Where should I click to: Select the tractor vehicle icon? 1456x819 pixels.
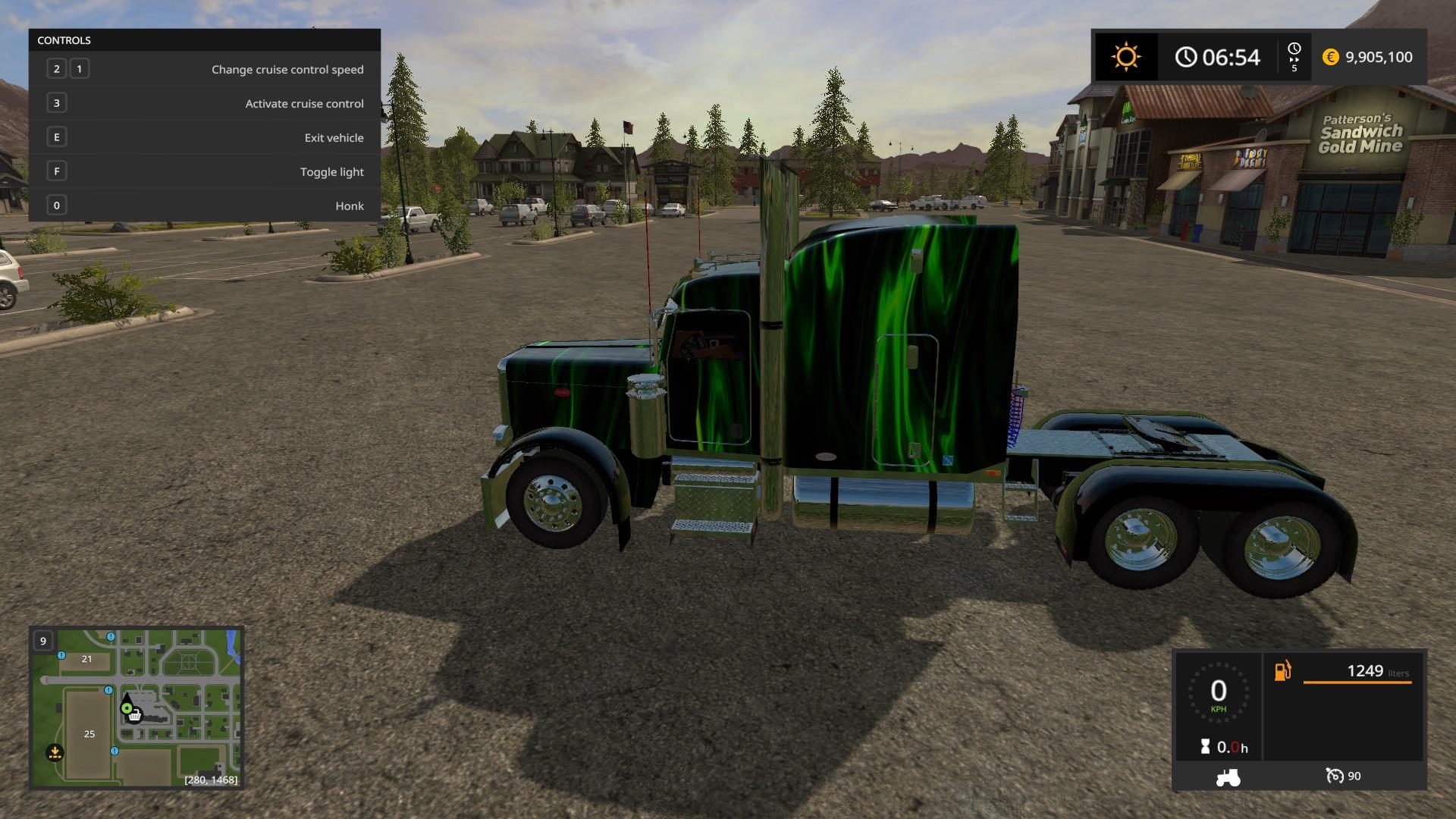1228,777
